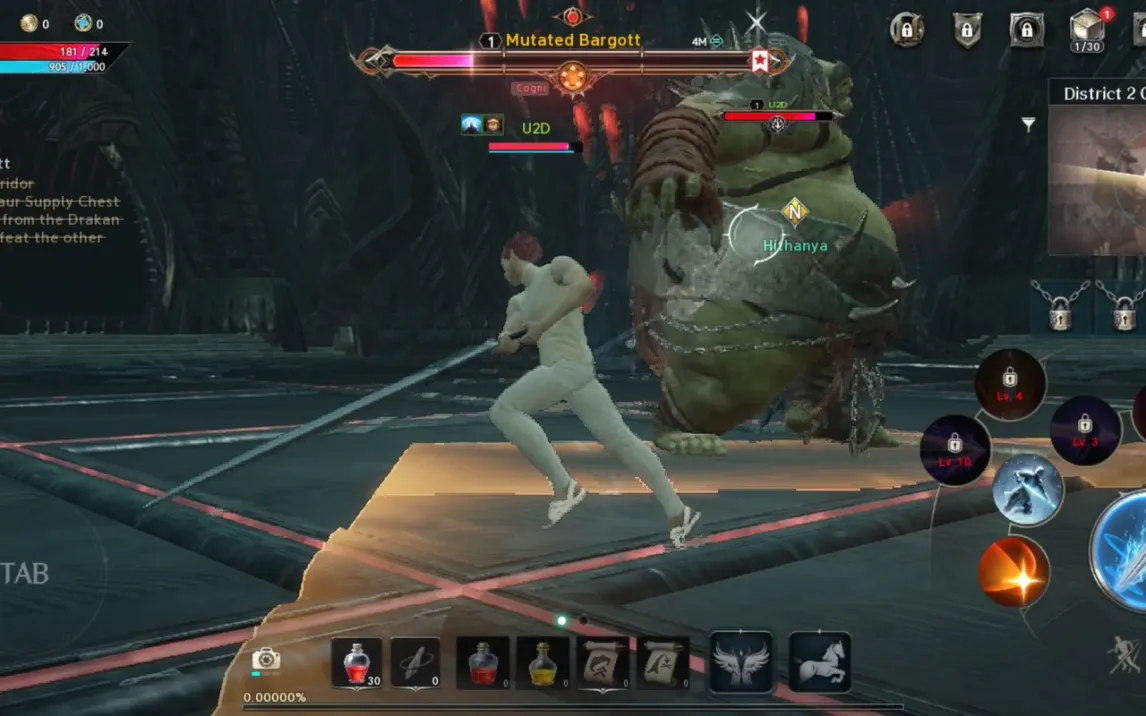Open the inventory cube showing 1/30

click(x=1086, y=30)
